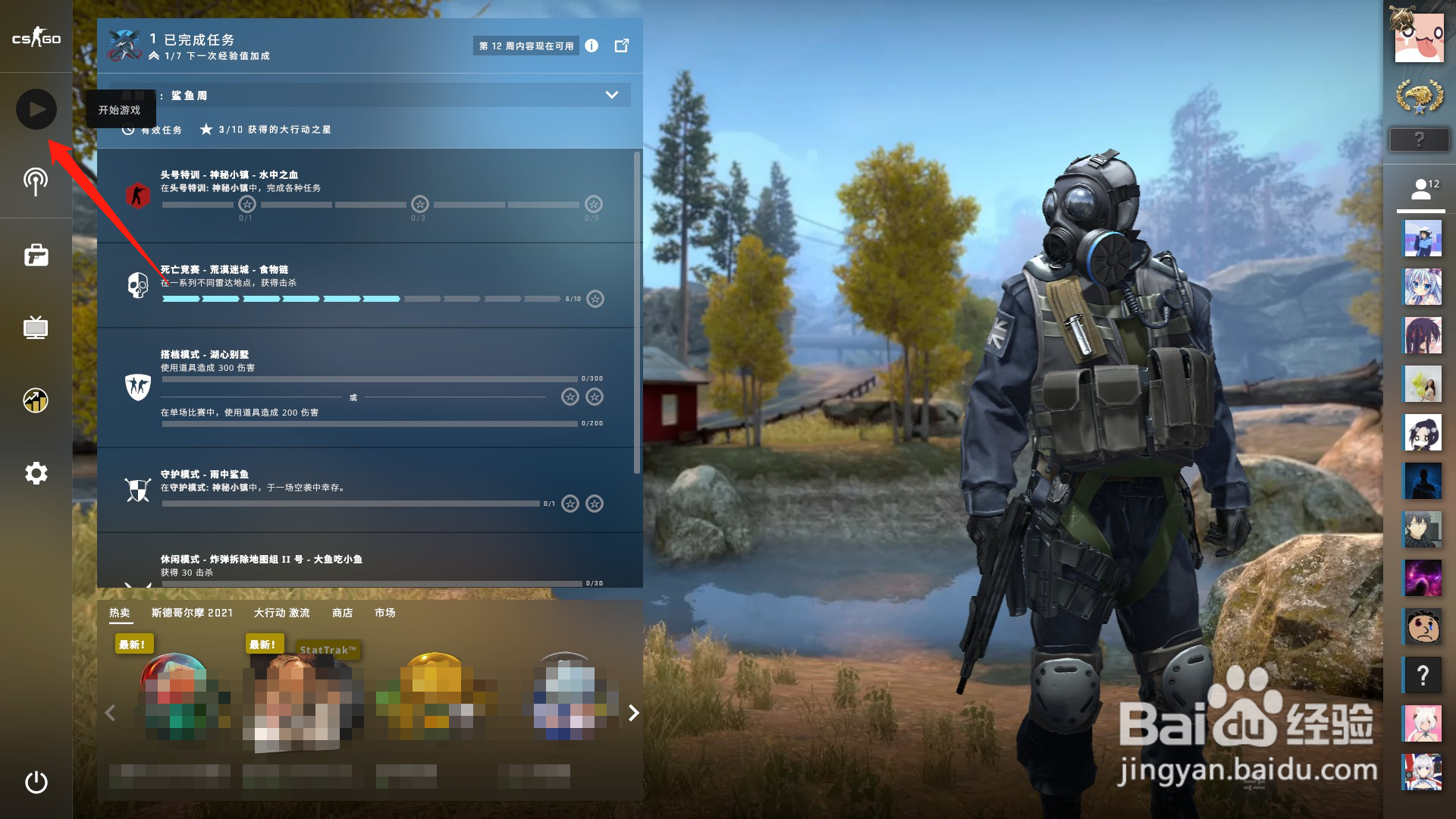Screen dimensions: 1456x819
Task: Click 第 12 周内容现在可用 banner
Action: (x=526, y=45)
